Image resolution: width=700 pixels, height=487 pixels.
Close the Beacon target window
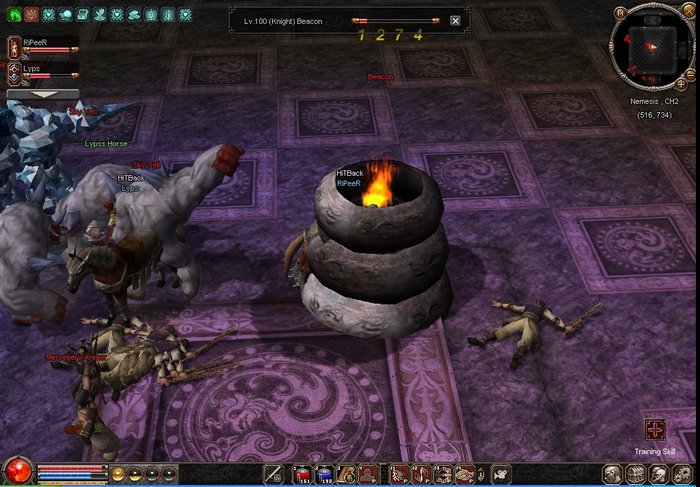[x=456, y=20]
